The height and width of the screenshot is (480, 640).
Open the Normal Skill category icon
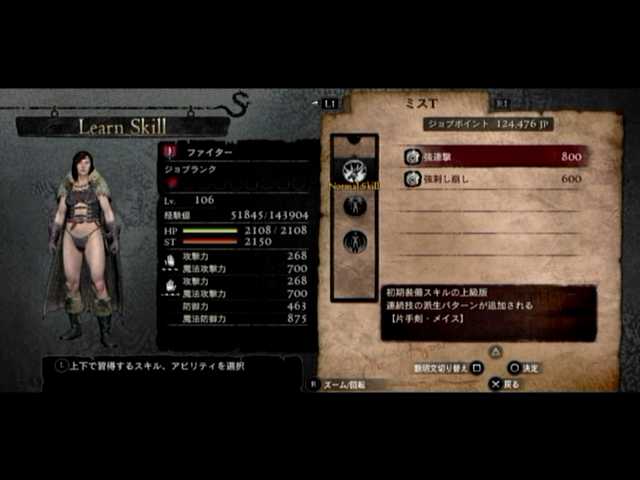point(354,169)
